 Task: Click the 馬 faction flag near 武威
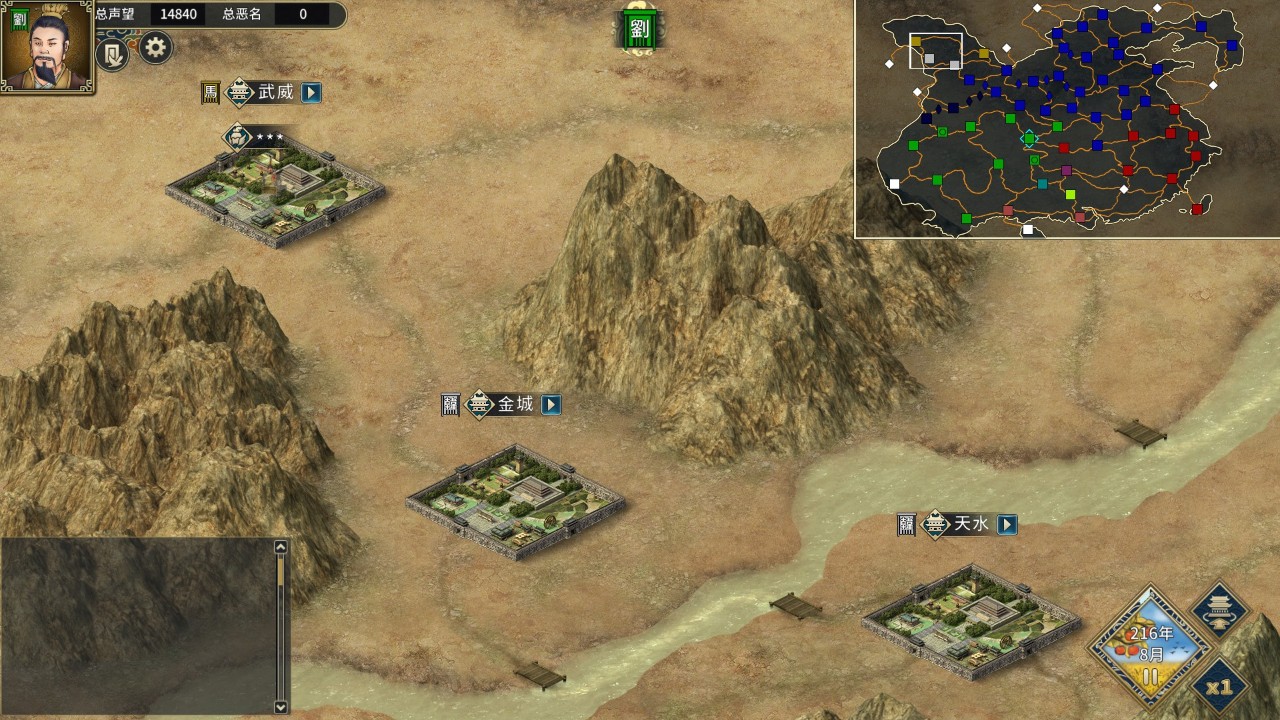tap(210, 93)
